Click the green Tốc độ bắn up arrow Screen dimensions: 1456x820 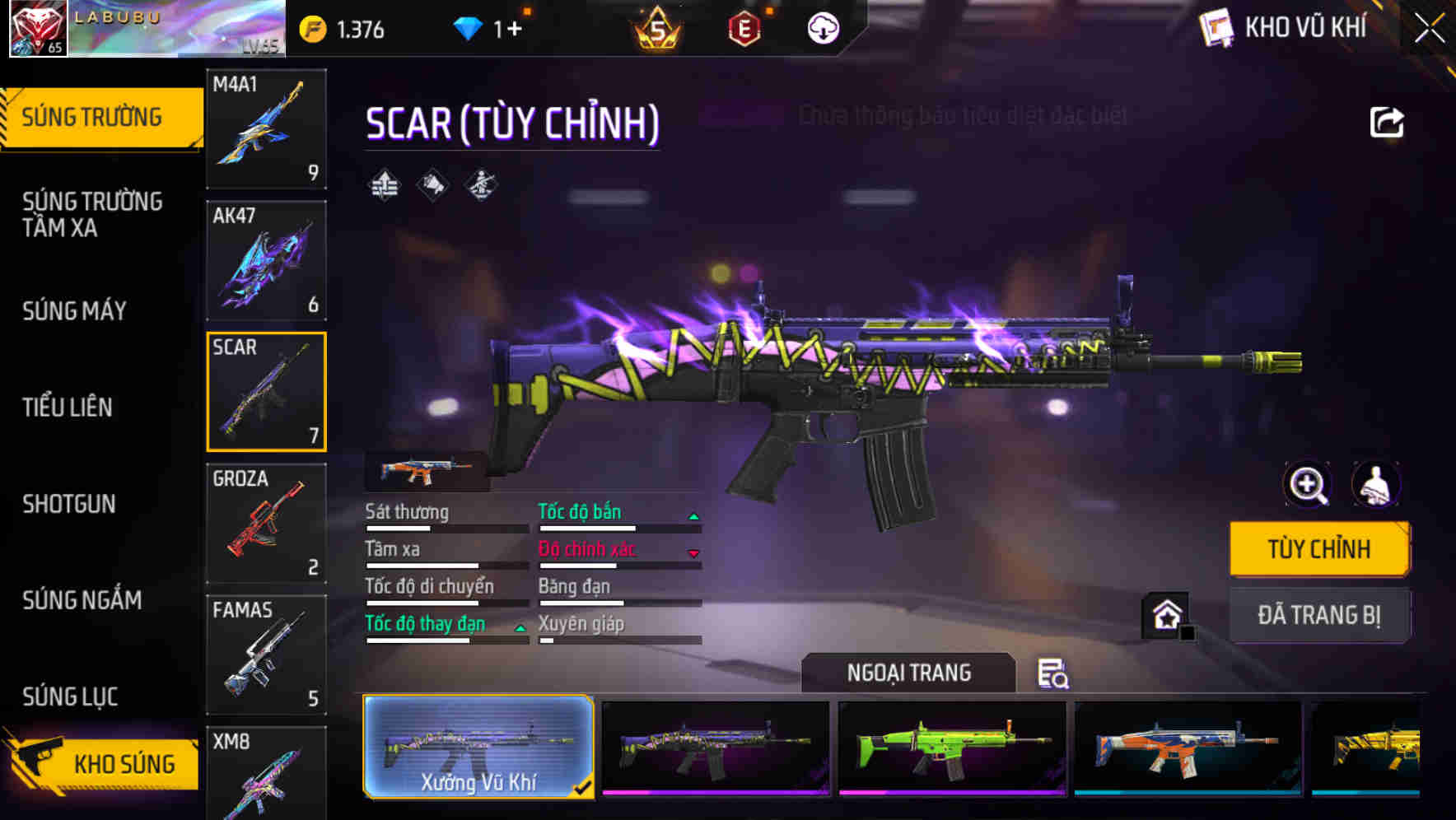tap(694, 515)
